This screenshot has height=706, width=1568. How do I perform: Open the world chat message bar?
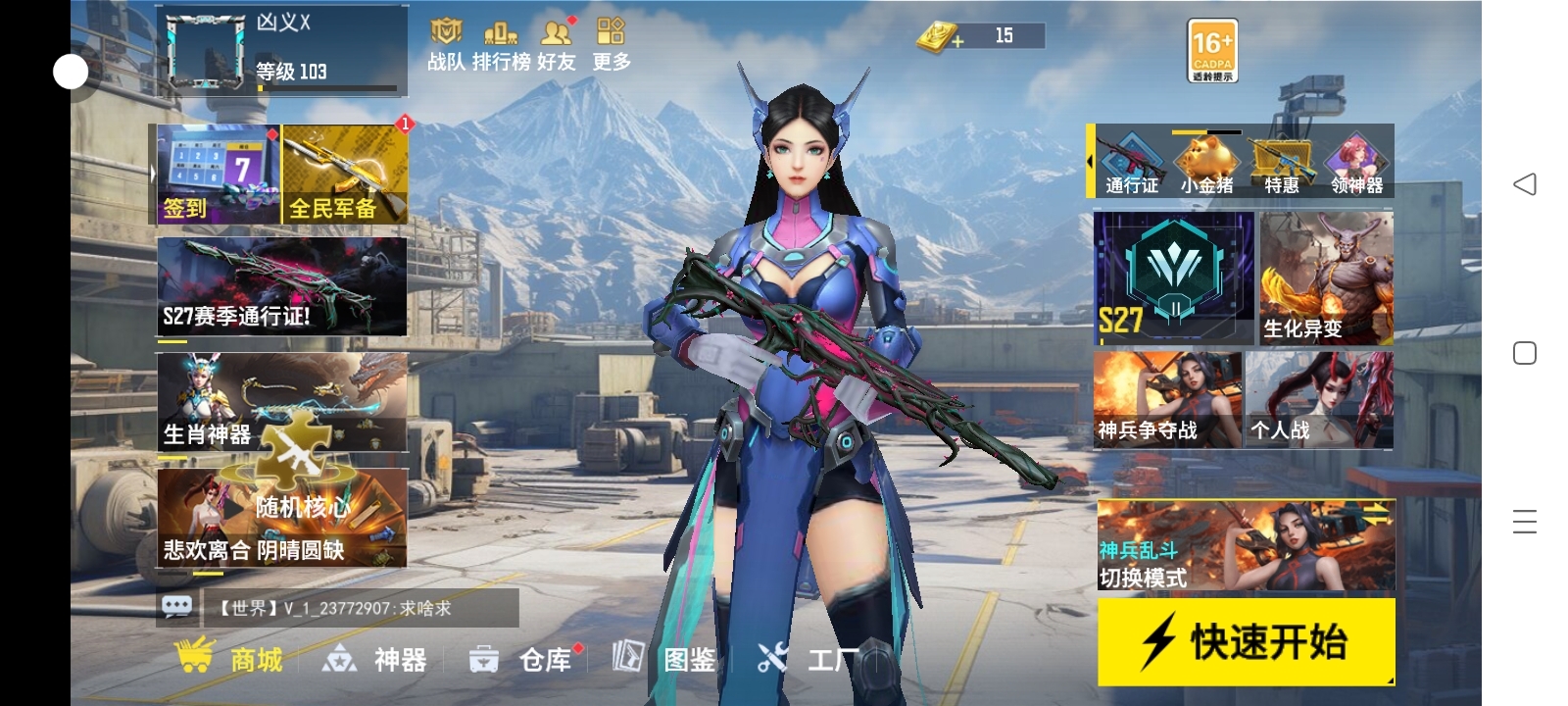click(x=333, y=609)
